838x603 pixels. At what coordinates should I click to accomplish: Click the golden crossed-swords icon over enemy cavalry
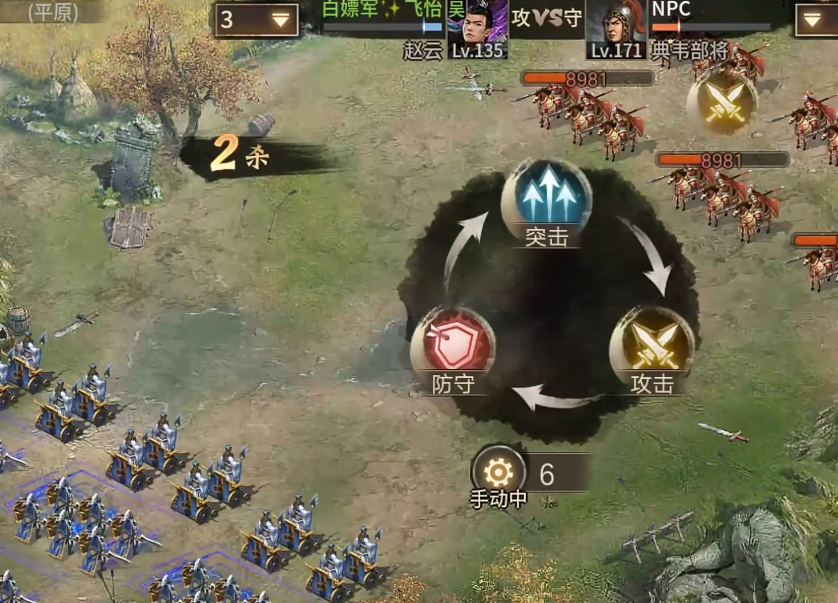pos(721,103)
